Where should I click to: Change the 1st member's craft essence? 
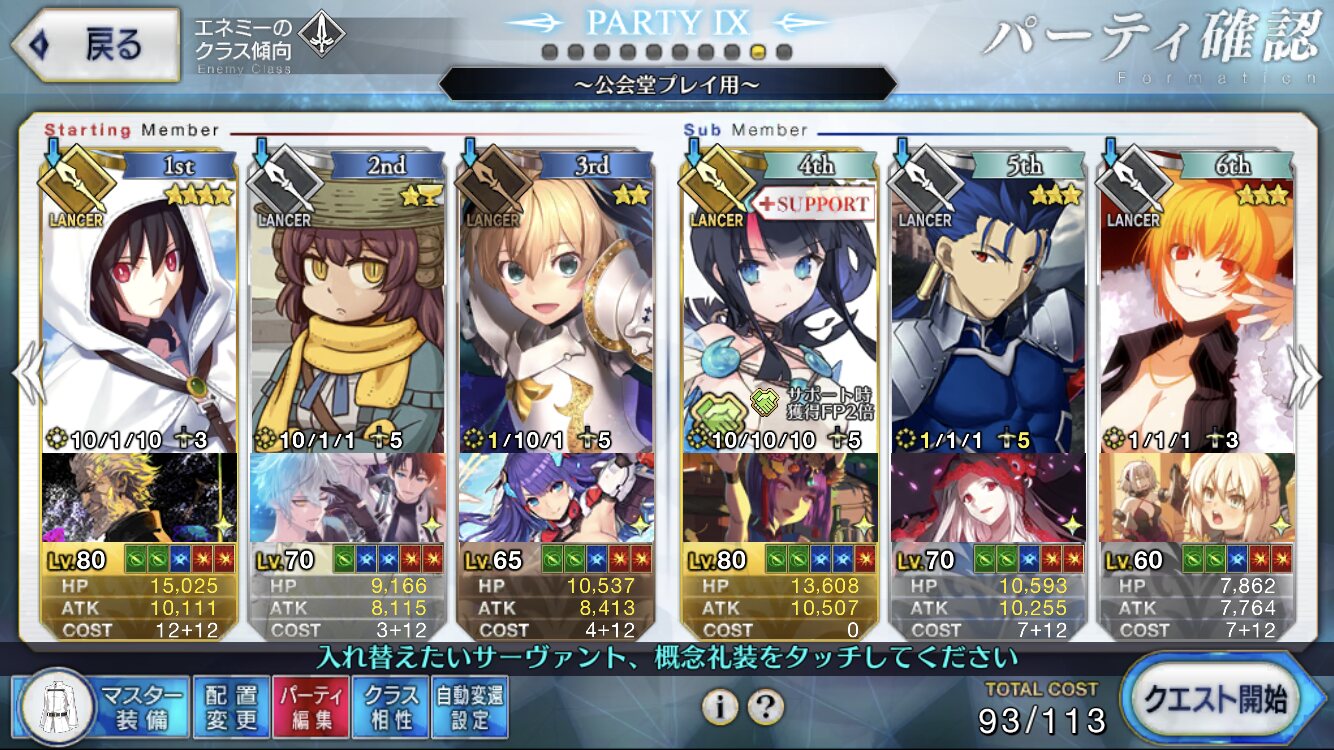[140, 497]
